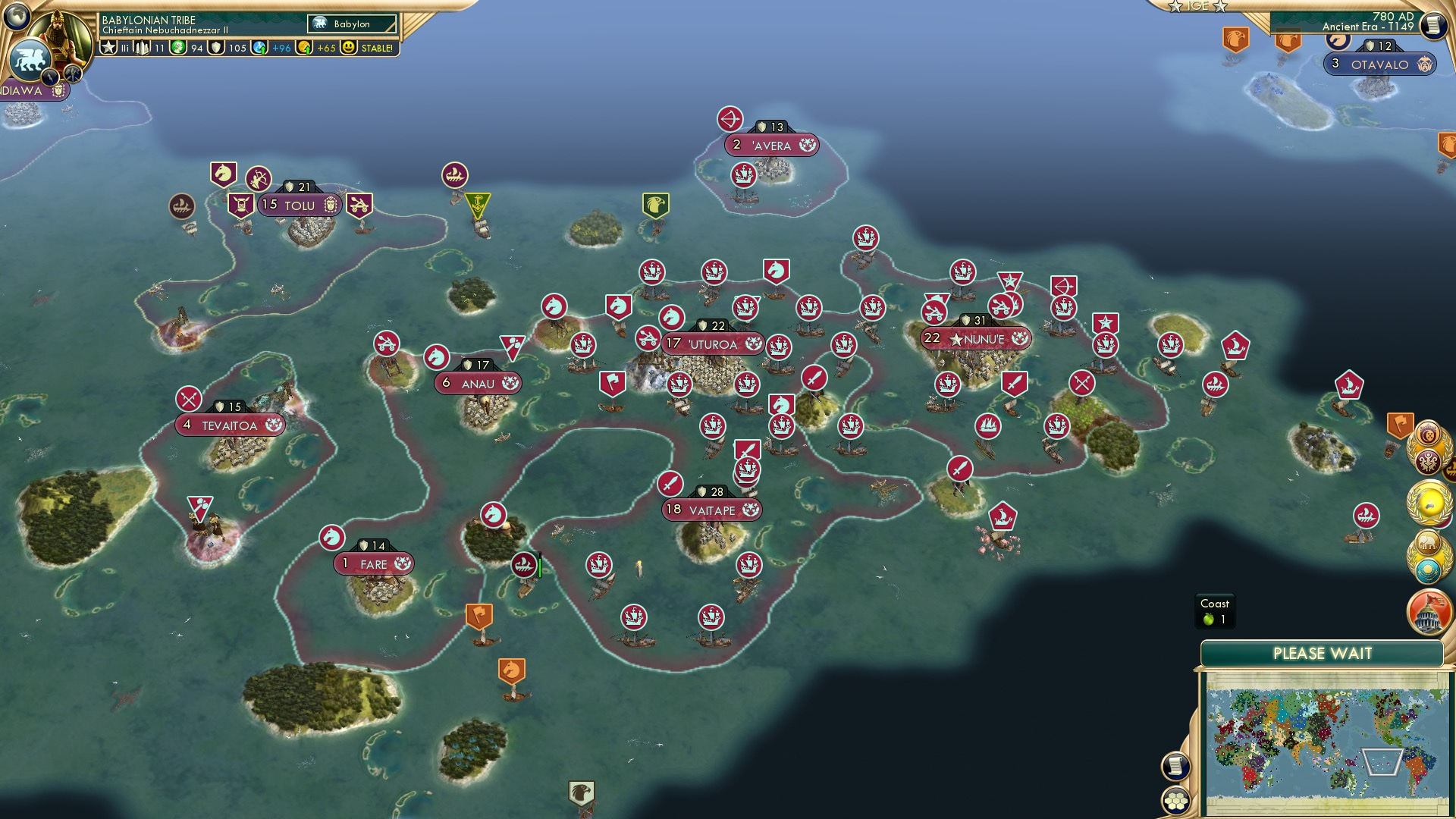Open the Strategic View globe icon
Image resolution: width=1456 pixels, height=819 pixels.
[x=17, y=17]
